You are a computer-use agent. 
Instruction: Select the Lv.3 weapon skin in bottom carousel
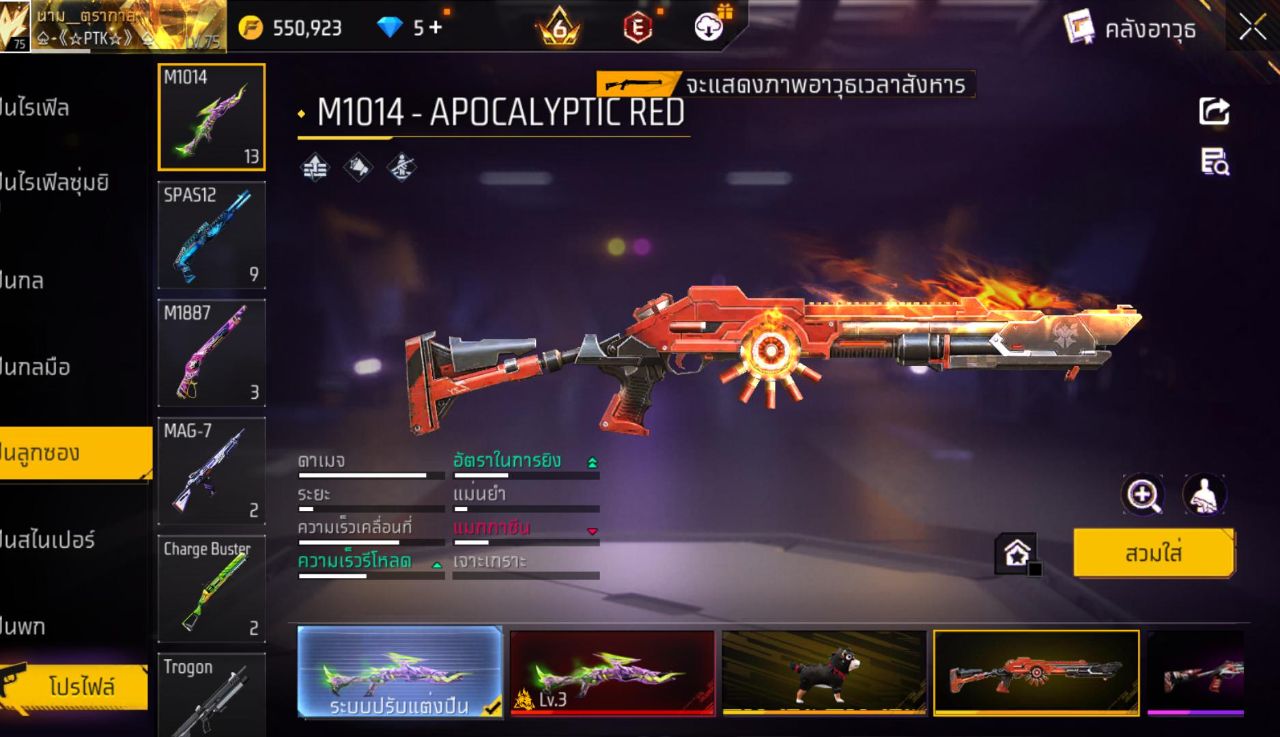tap(611, 672)
